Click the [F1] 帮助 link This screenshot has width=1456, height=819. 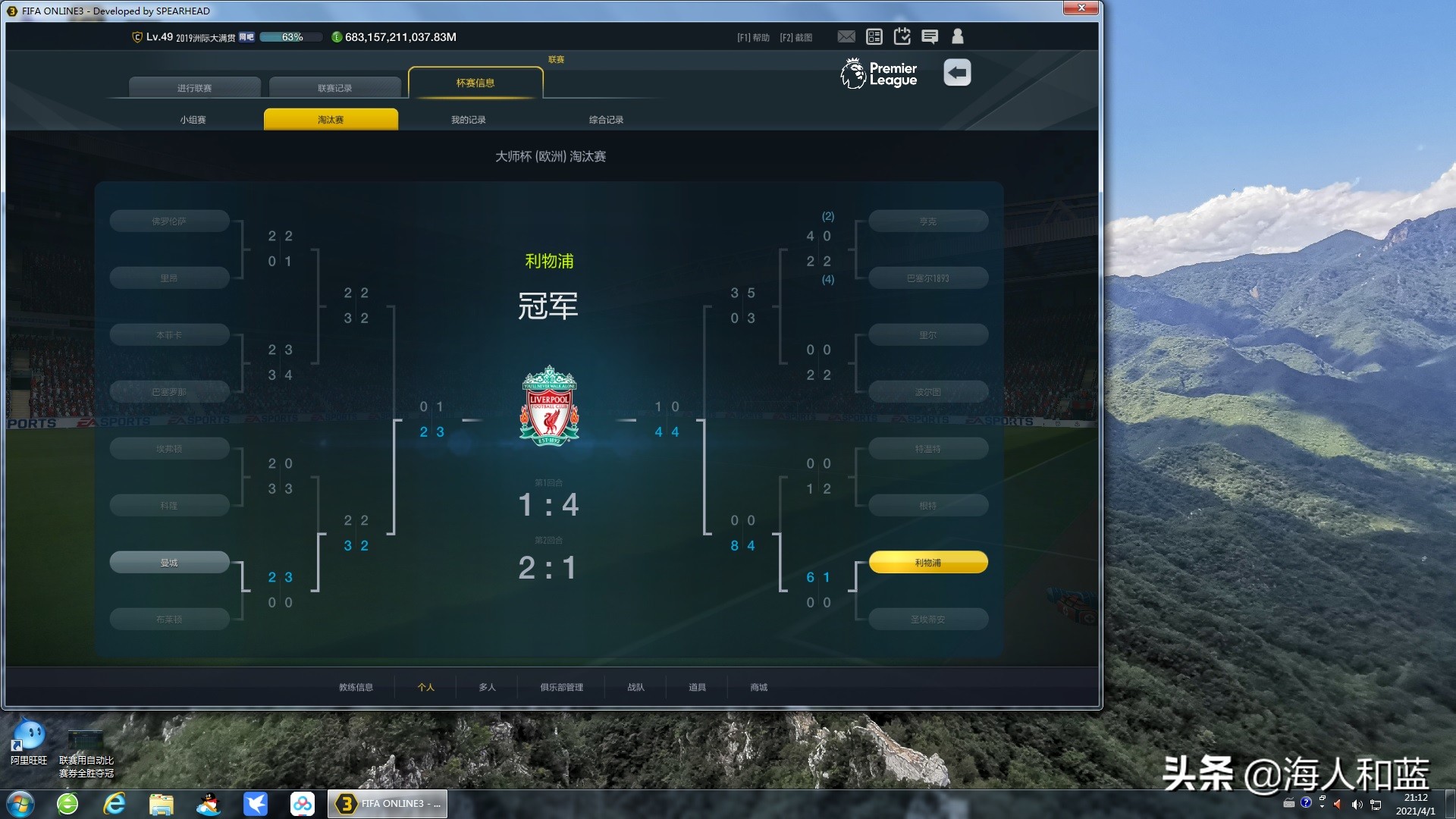click(752, 36)
